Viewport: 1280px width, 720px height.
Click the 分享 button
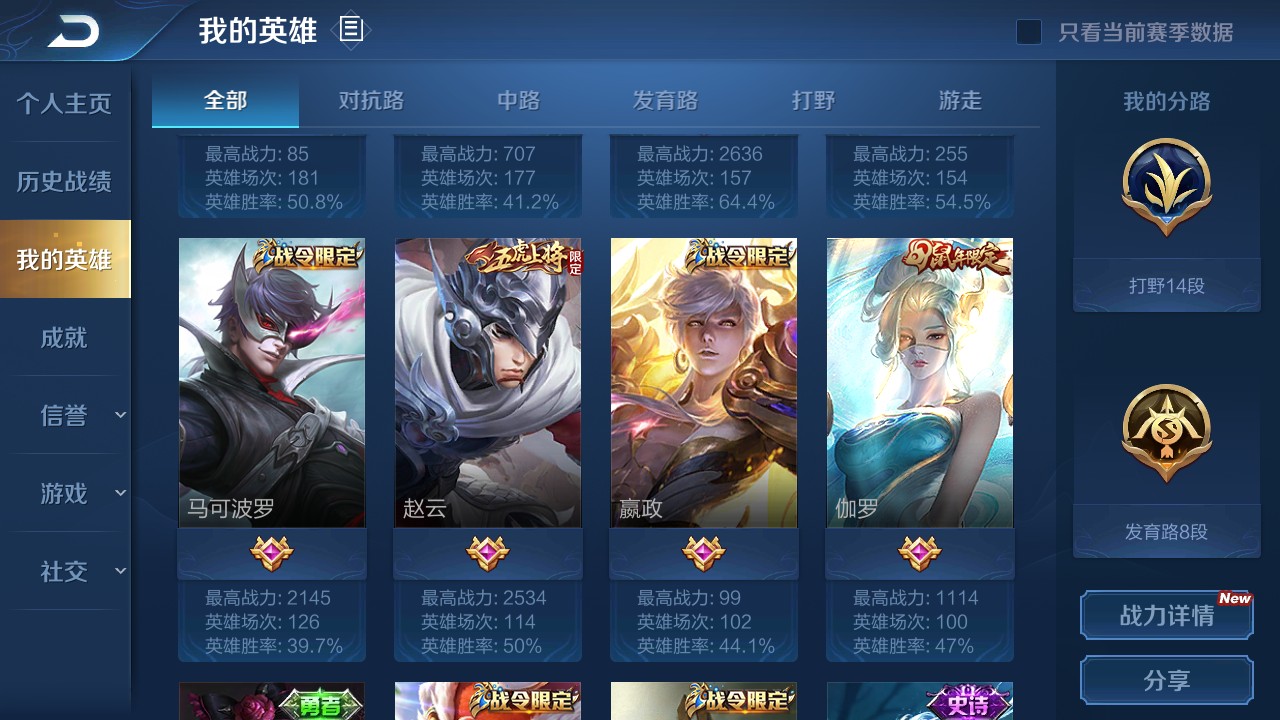coord(1166,681)
